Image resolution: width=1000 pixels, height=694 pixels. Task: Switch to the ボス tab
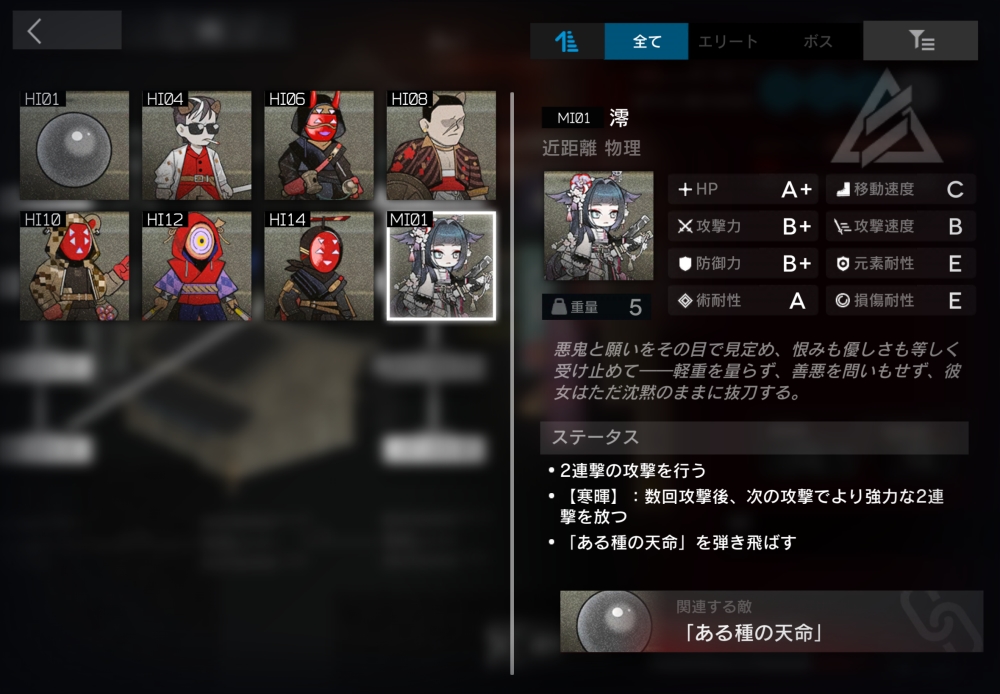tap(818, 41)
